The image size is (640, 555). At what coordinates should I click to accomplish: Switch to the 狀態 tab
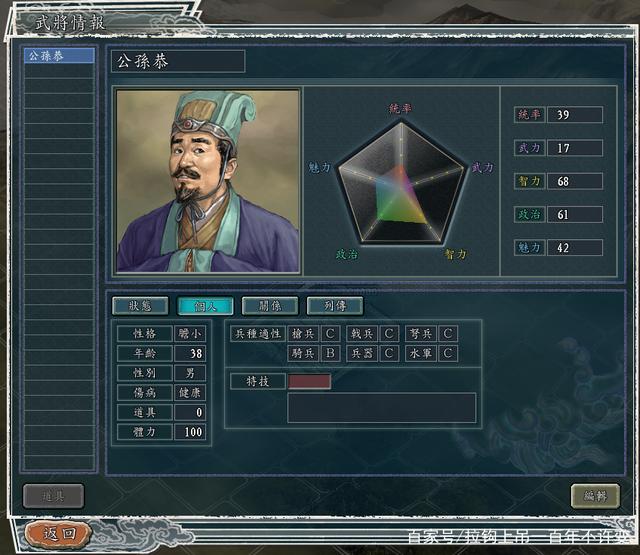140,306
